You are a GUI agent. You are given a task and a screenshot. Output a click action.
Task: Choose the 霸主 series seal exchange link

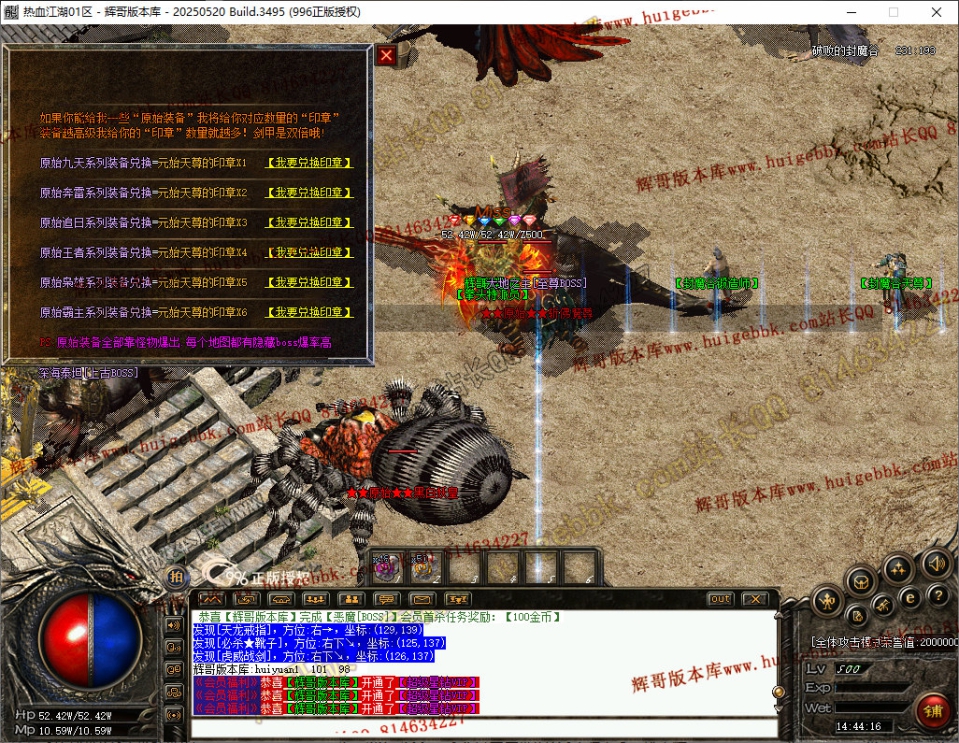(x=309, y=313)
